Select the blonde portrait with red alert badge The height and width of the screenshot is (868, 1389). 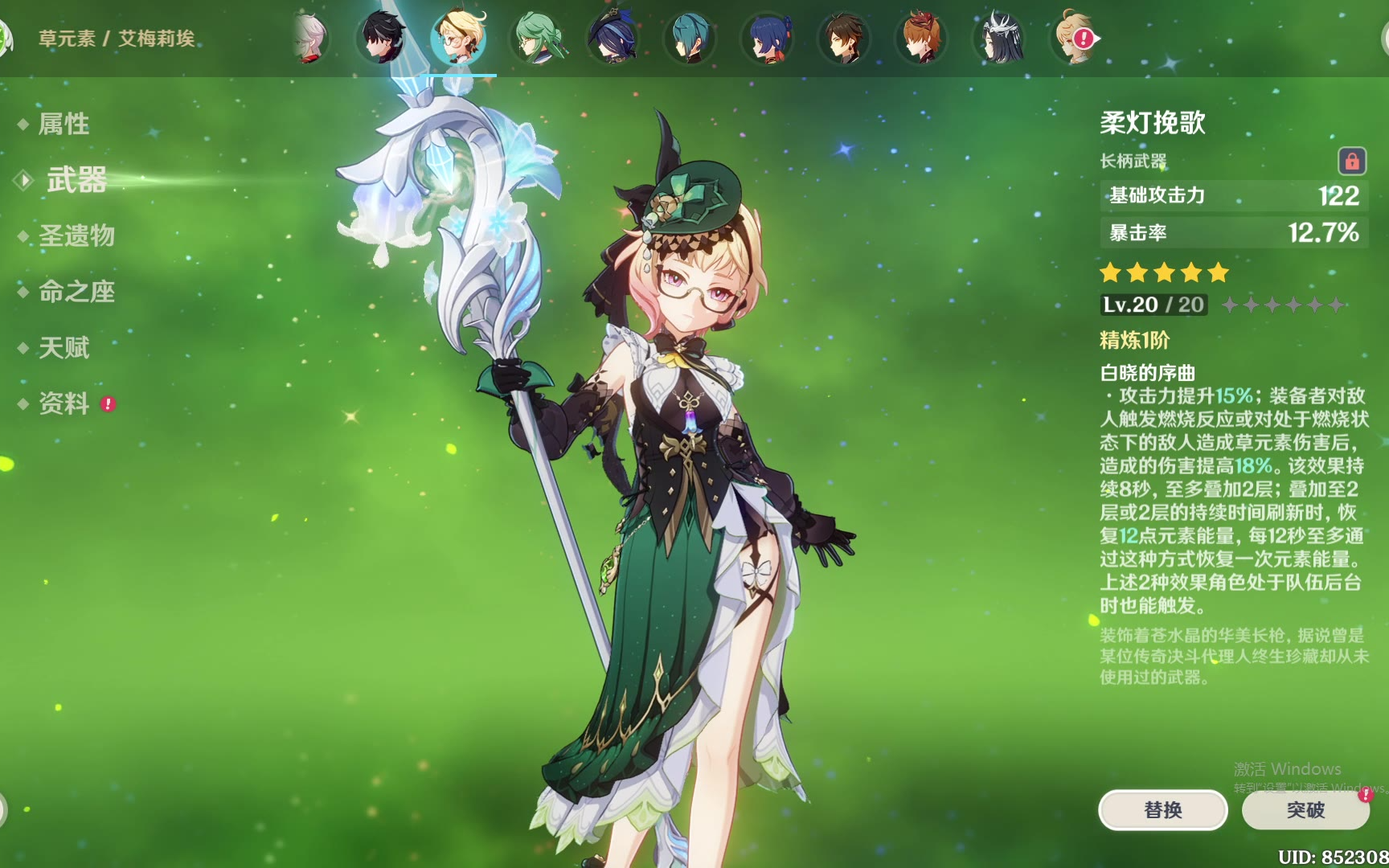[1074, 38]
